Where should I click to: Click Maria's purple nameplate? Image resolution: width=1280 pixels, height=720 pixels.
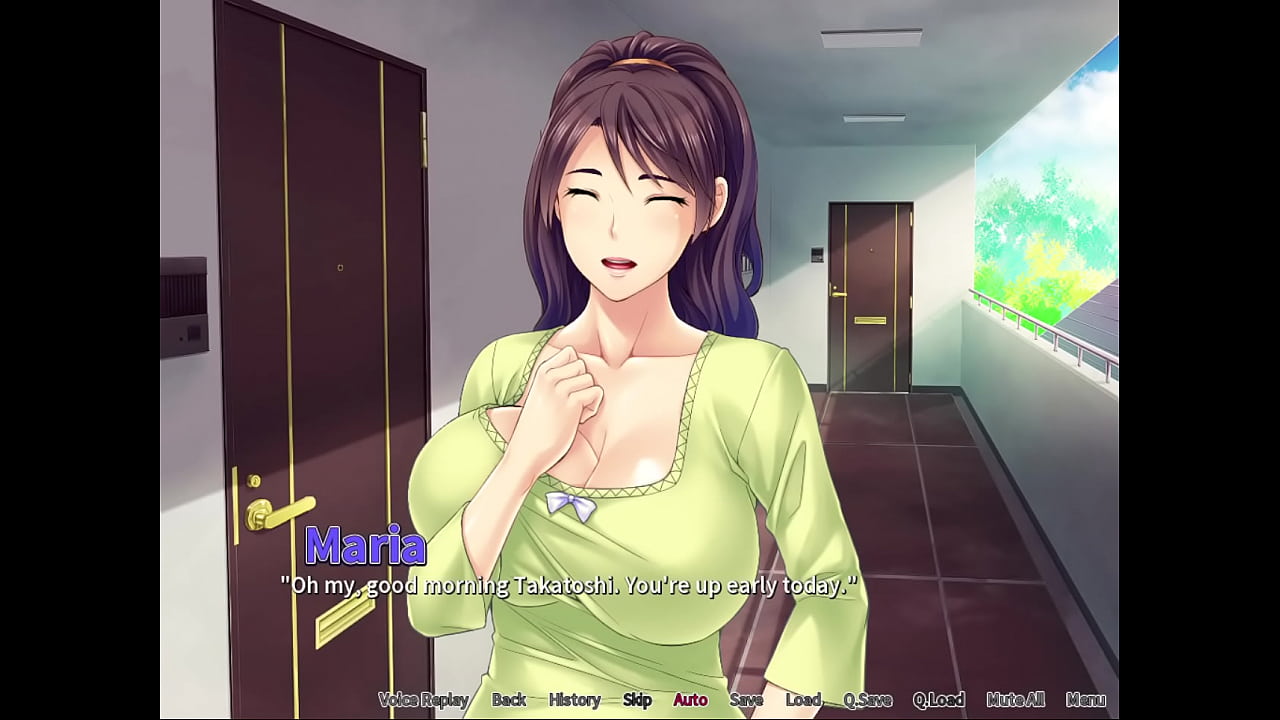[x=364, y=546]
